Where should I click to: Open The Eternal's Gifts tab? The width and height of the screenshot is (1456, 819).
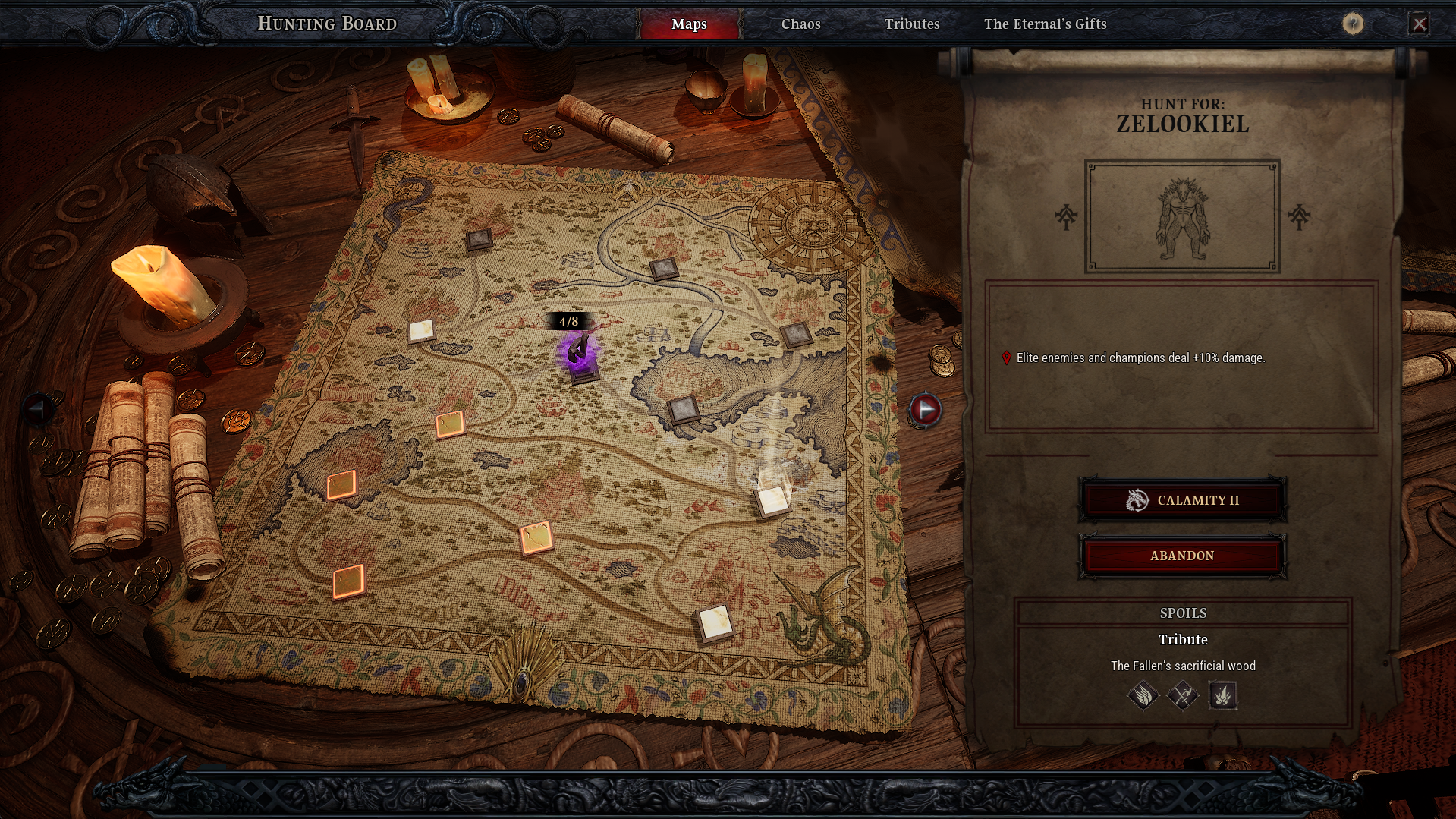[x=1045, y=24]
